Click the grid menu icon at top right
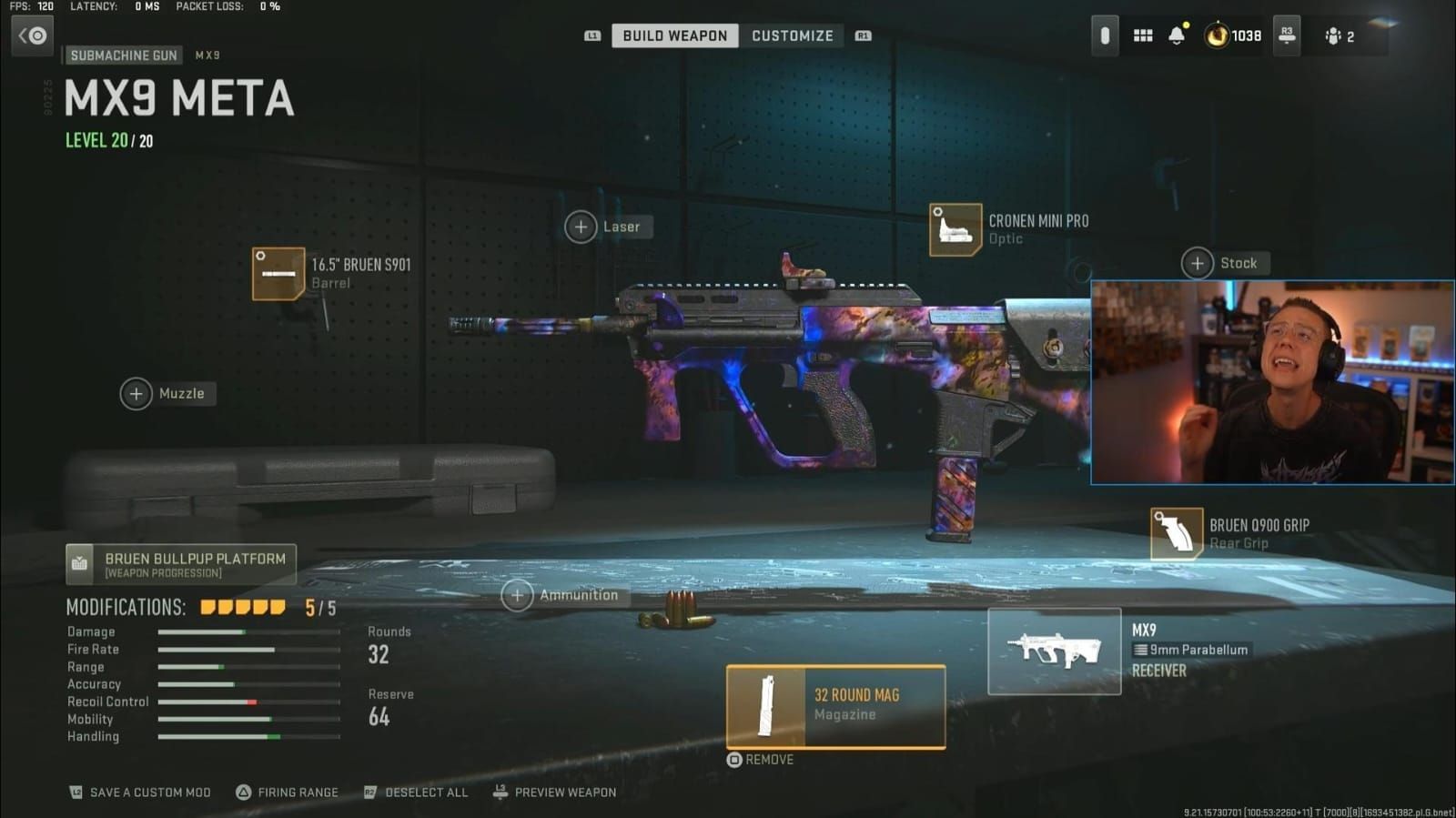This screenshot has height=818, width=1456. (x=1143, y=35)
